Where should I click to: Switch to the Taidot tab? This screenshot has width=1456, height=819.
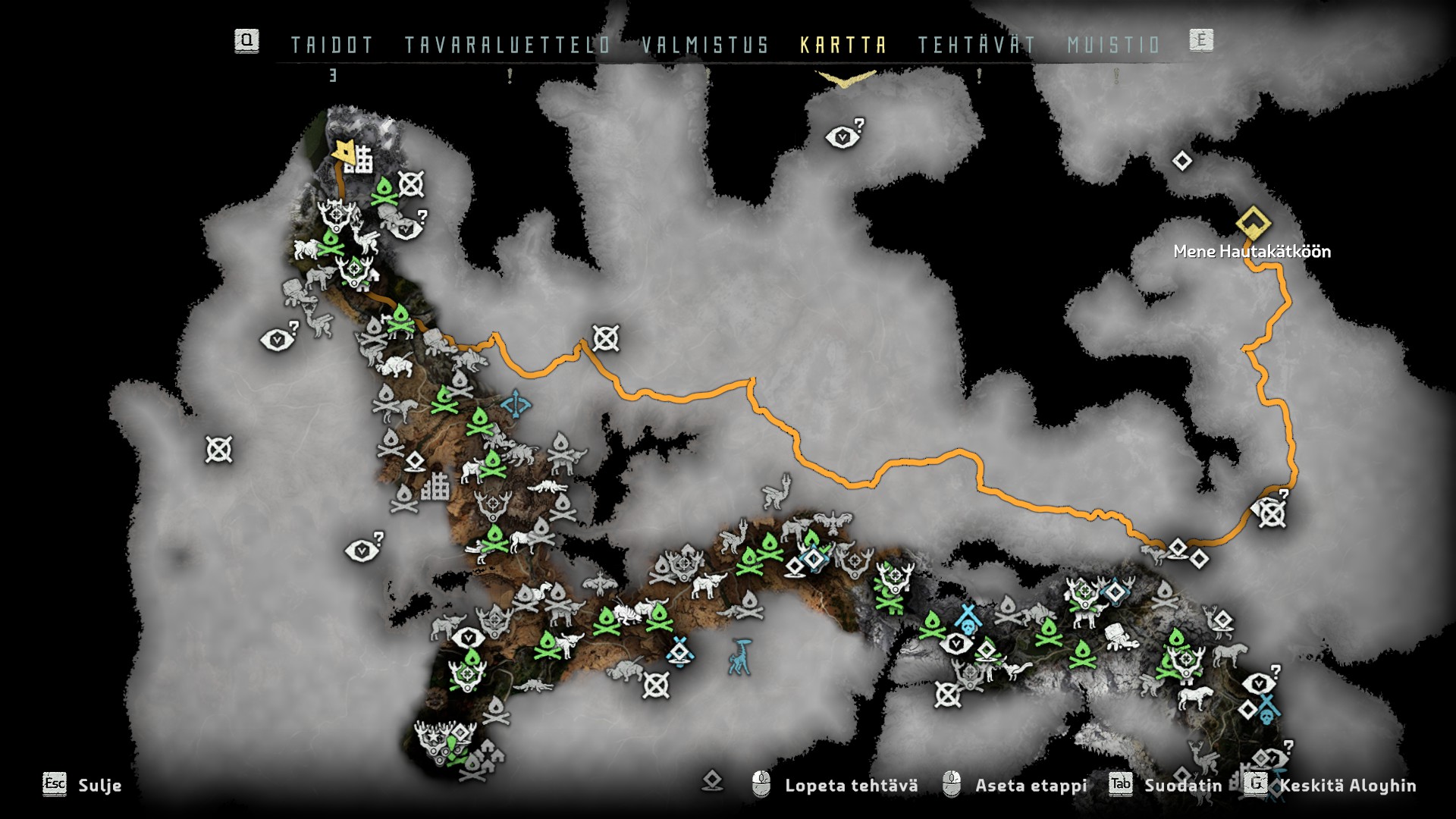332,45
